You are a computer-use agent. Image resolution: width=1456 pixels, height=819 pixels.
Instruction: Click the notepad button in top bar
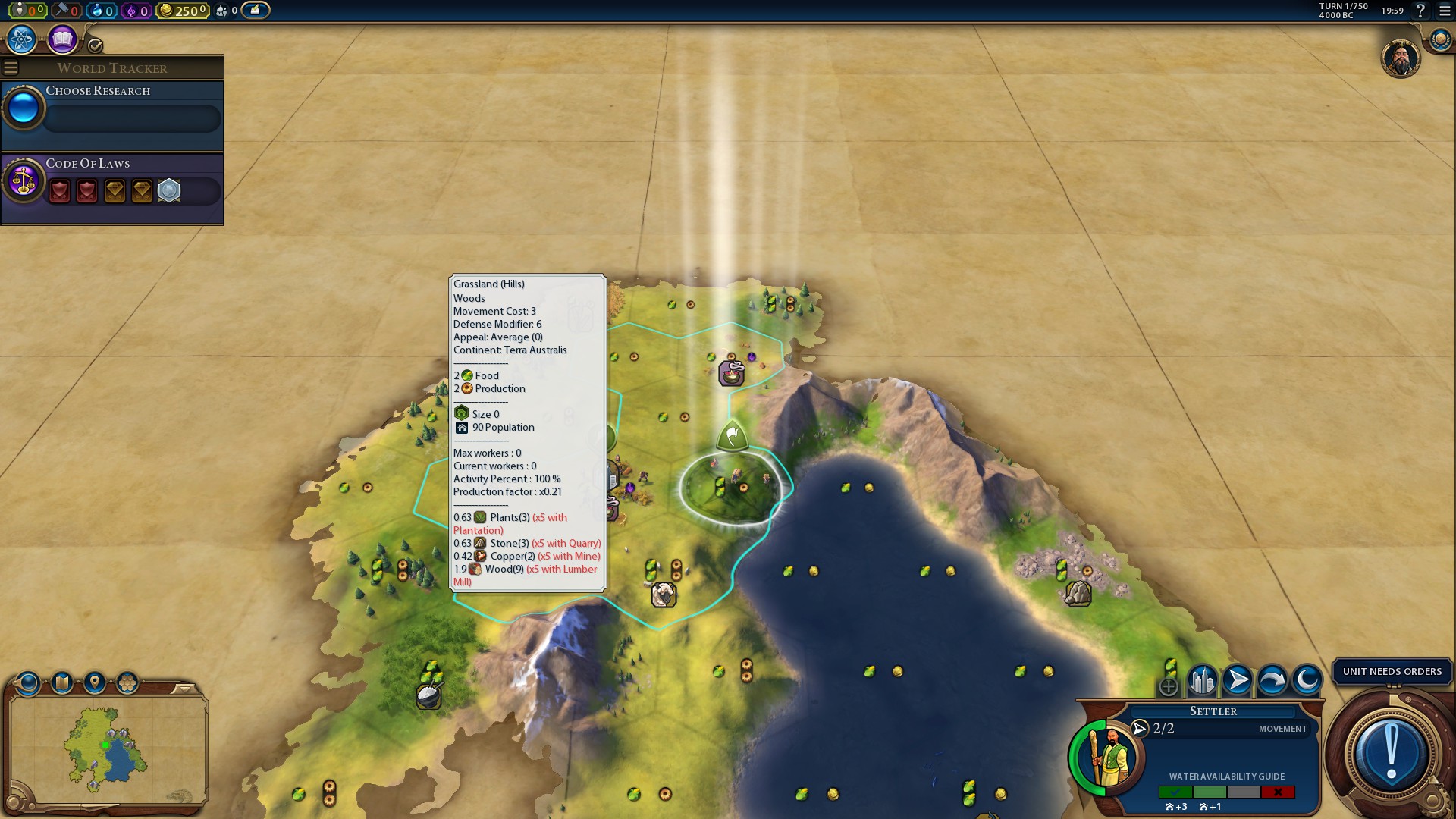click(256, 11)
